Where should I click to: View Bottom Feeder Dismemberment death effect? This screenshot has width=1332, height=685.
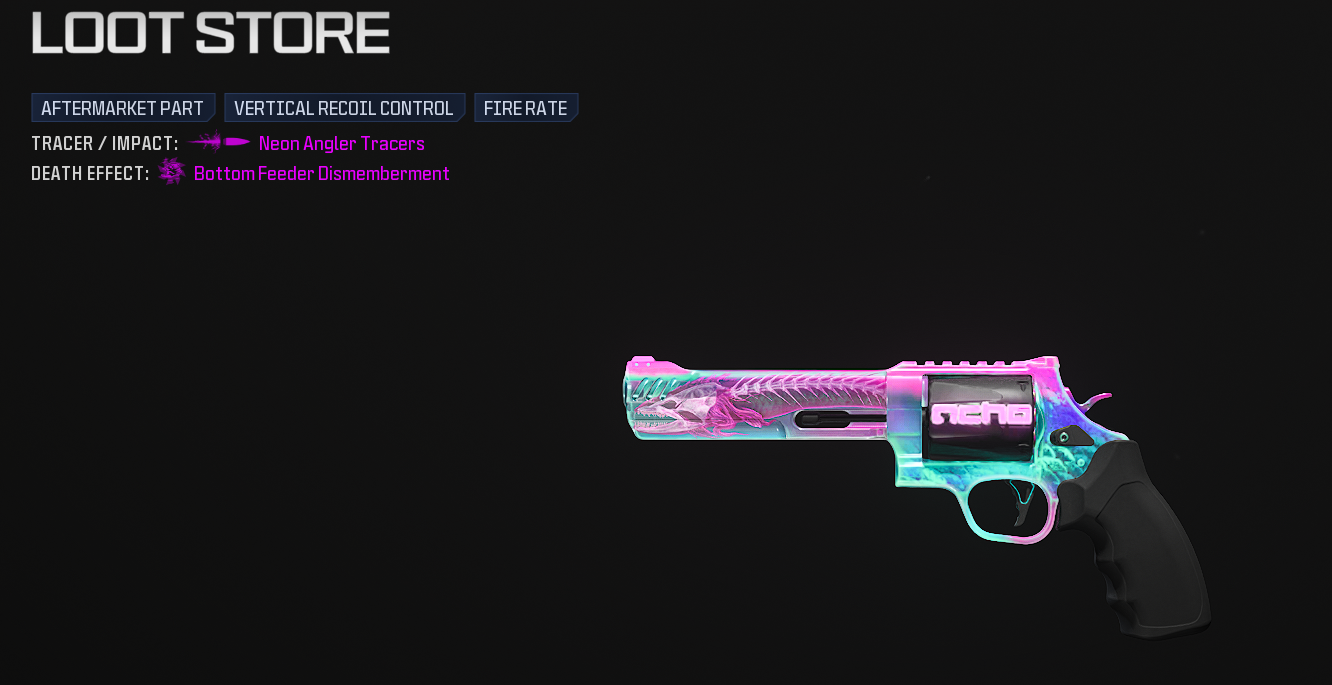point(321,174)
